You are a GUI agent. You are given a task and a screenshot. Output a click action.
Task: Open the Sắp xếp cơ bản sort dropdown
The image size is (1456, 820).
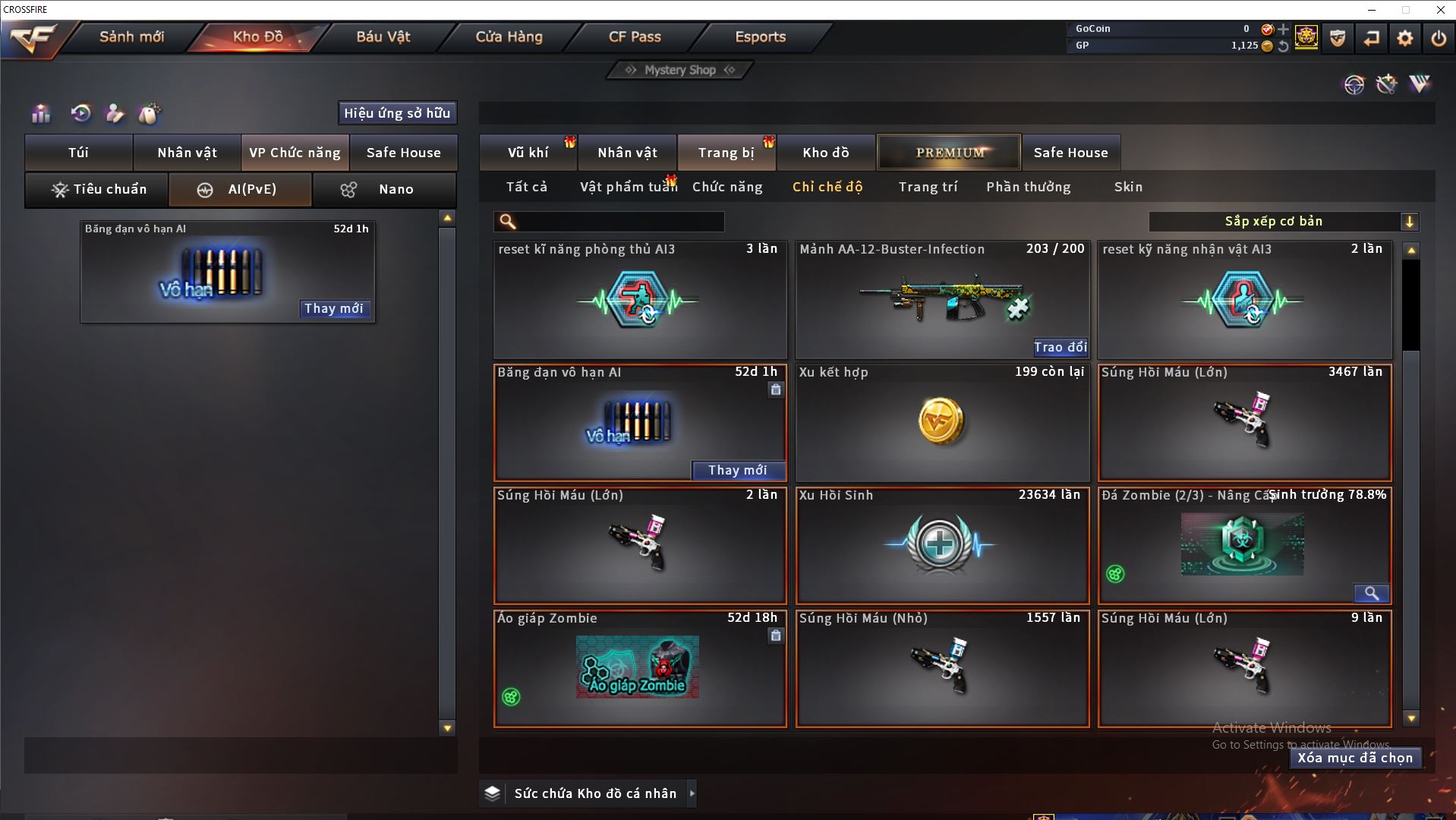point(1283,222)
